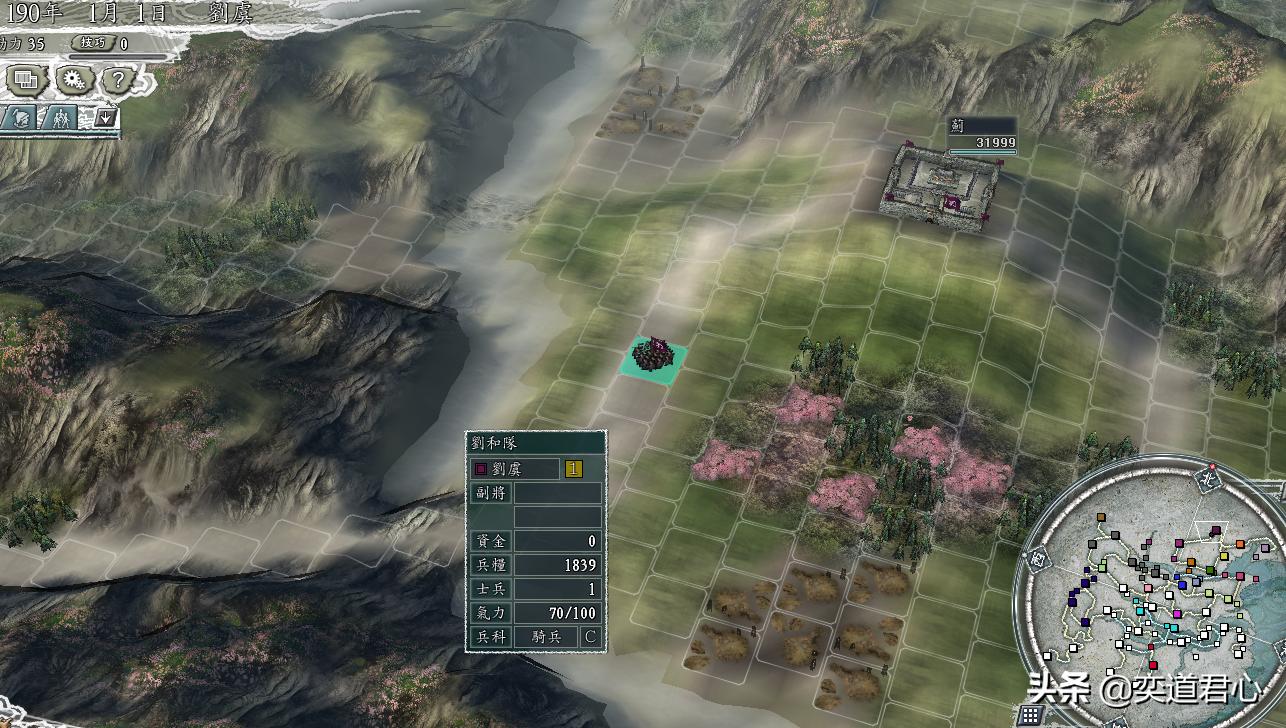Click the down arrow collapse button
1286x728 pixels.
point(104,117)
